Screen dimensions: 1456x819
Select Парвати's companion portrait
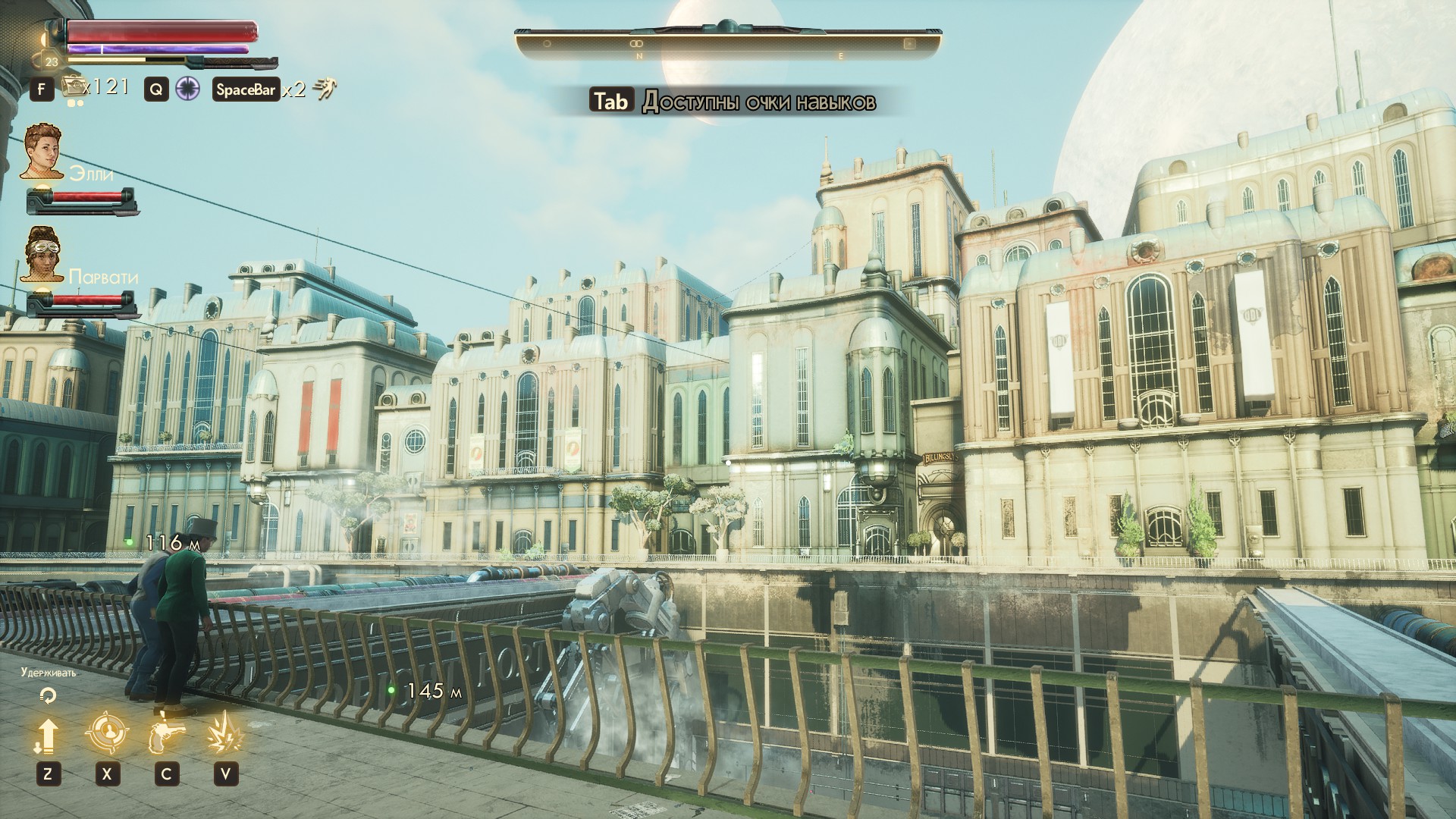click(x=42, y=254)
